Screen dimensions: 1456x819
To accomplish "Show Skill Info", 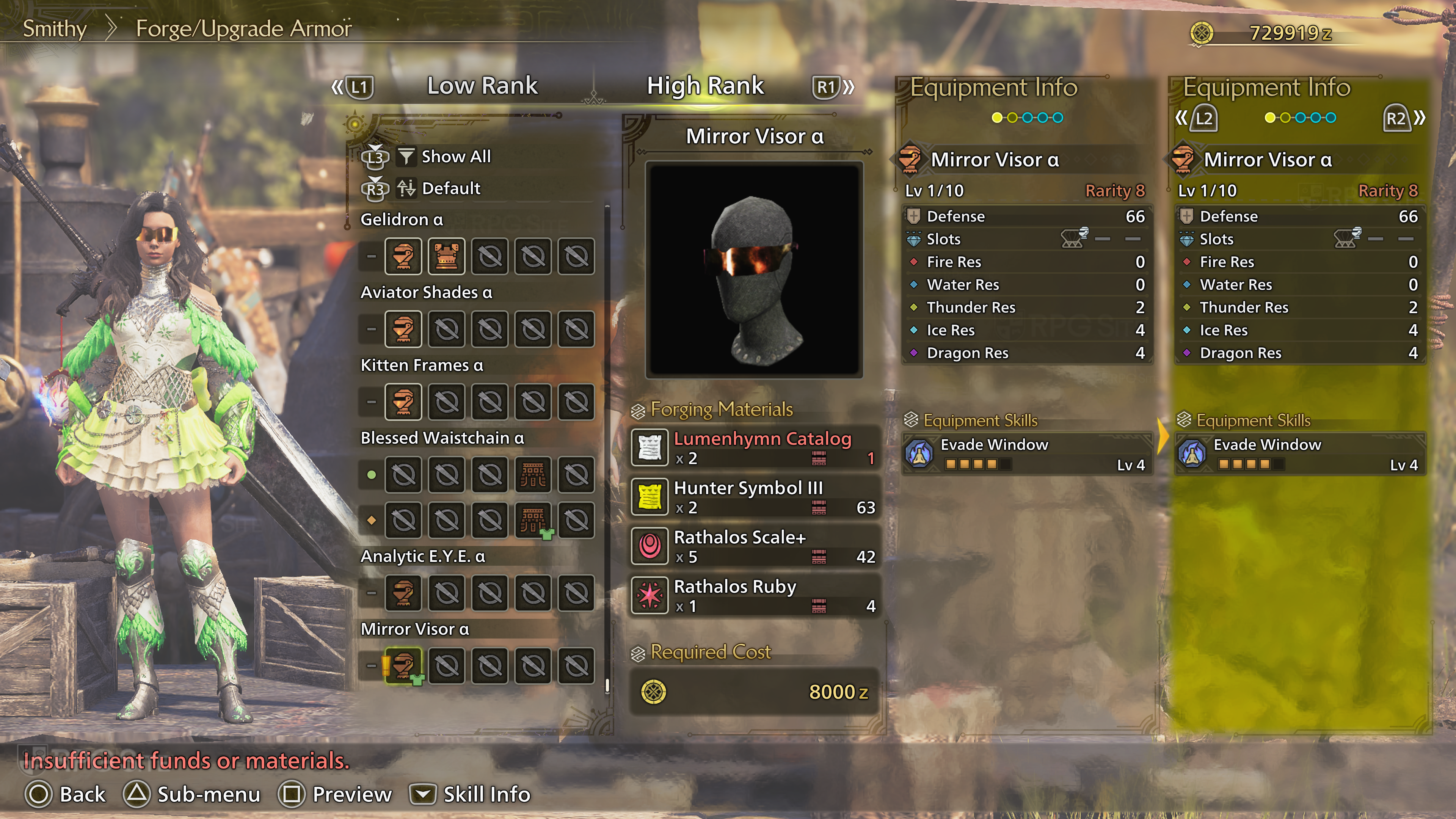I will pyautogui.click(x=471, y=794).
